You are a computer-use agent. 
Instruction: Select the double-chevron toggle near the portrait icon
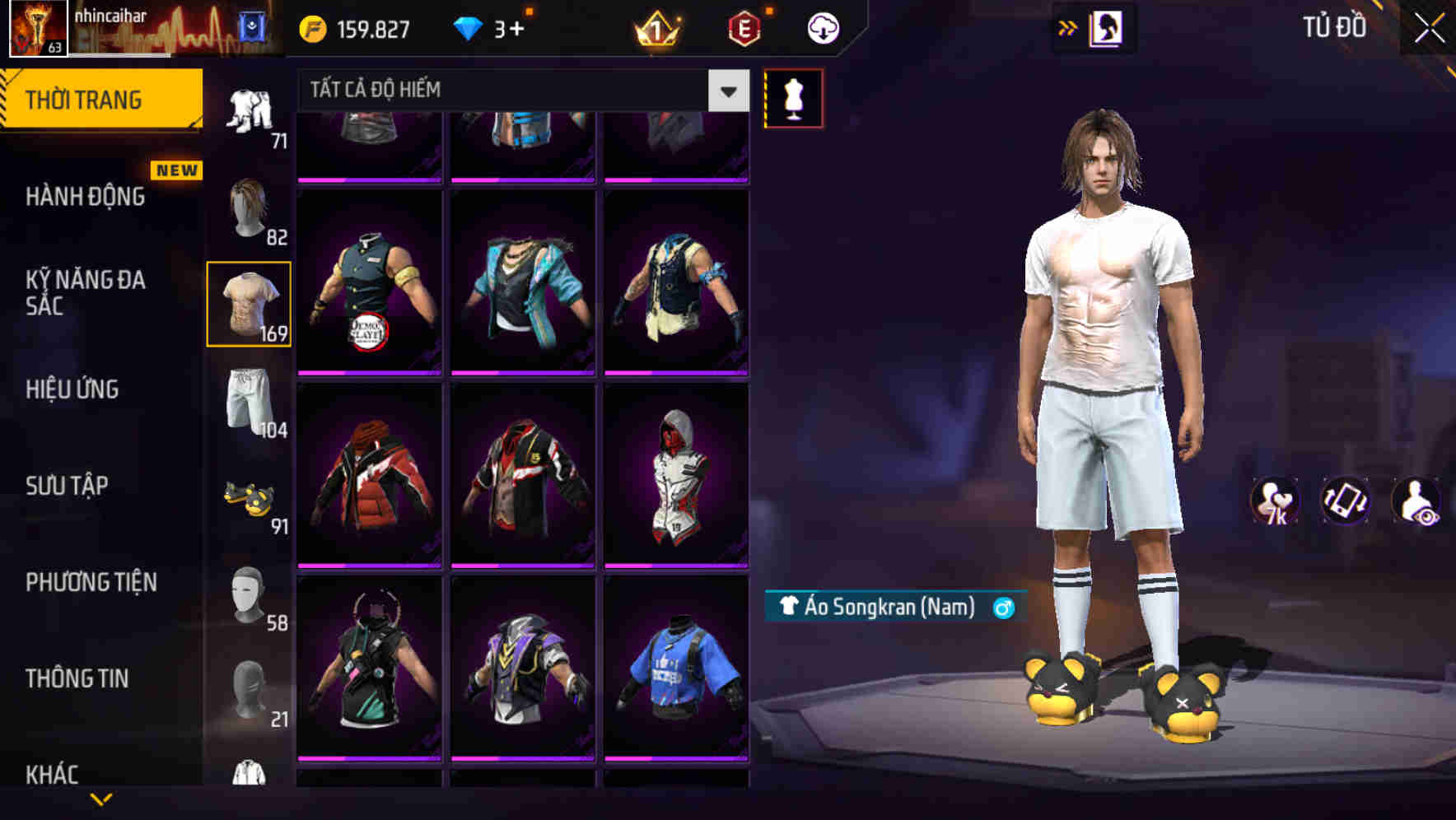1068,27
